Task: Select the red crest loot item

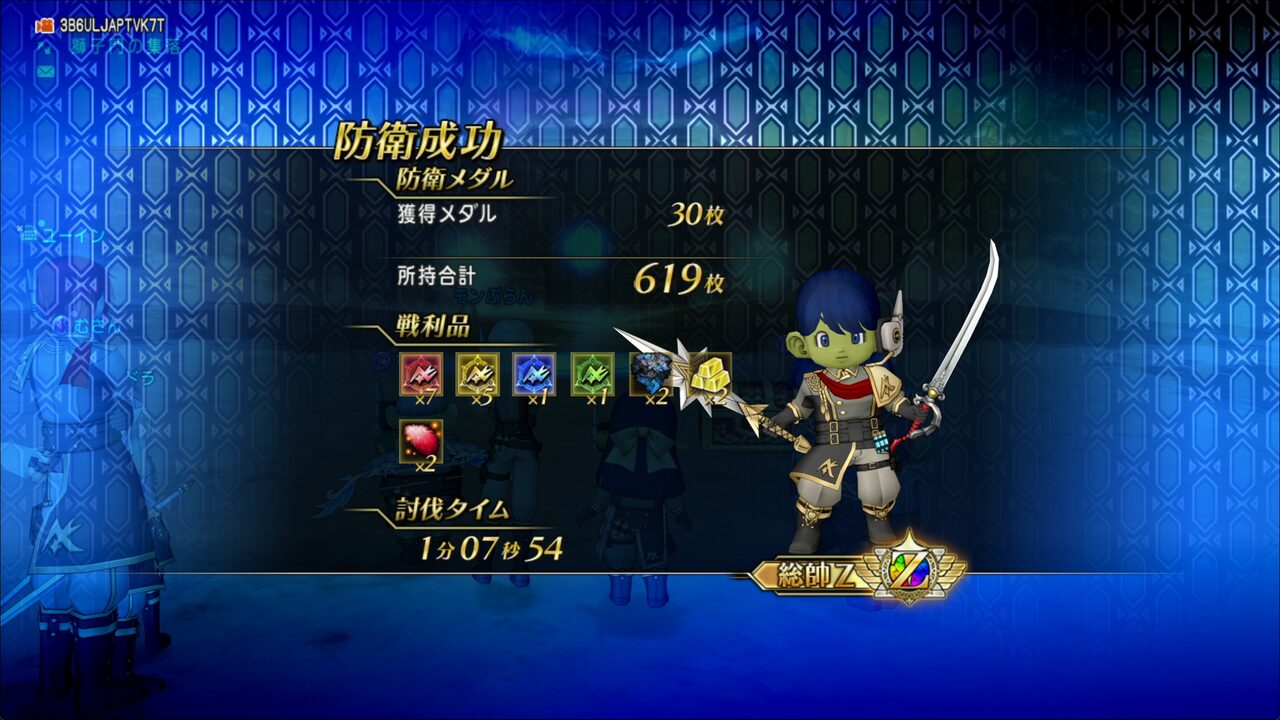Action: pos(421,374)
